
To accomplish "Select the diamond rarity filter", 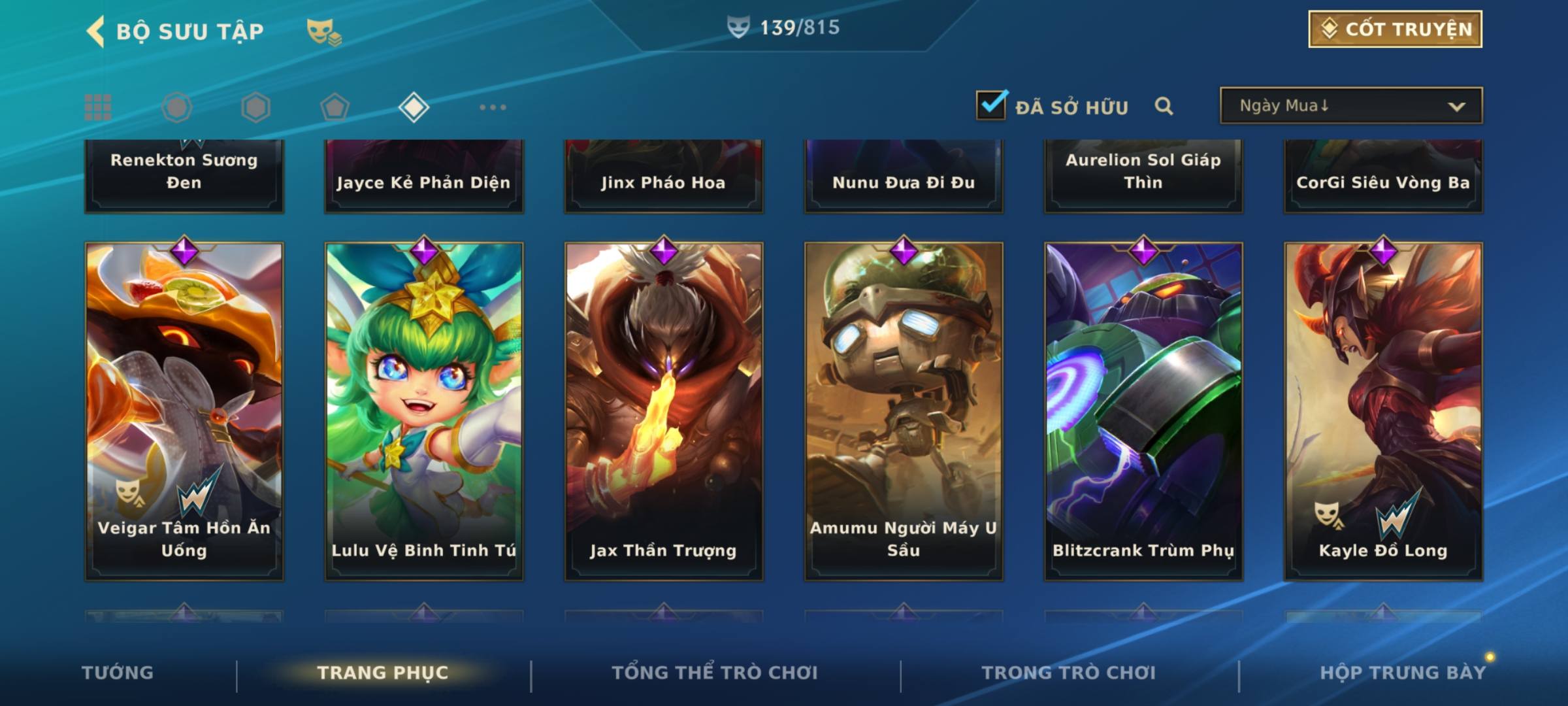I will [x=414, y=107].
